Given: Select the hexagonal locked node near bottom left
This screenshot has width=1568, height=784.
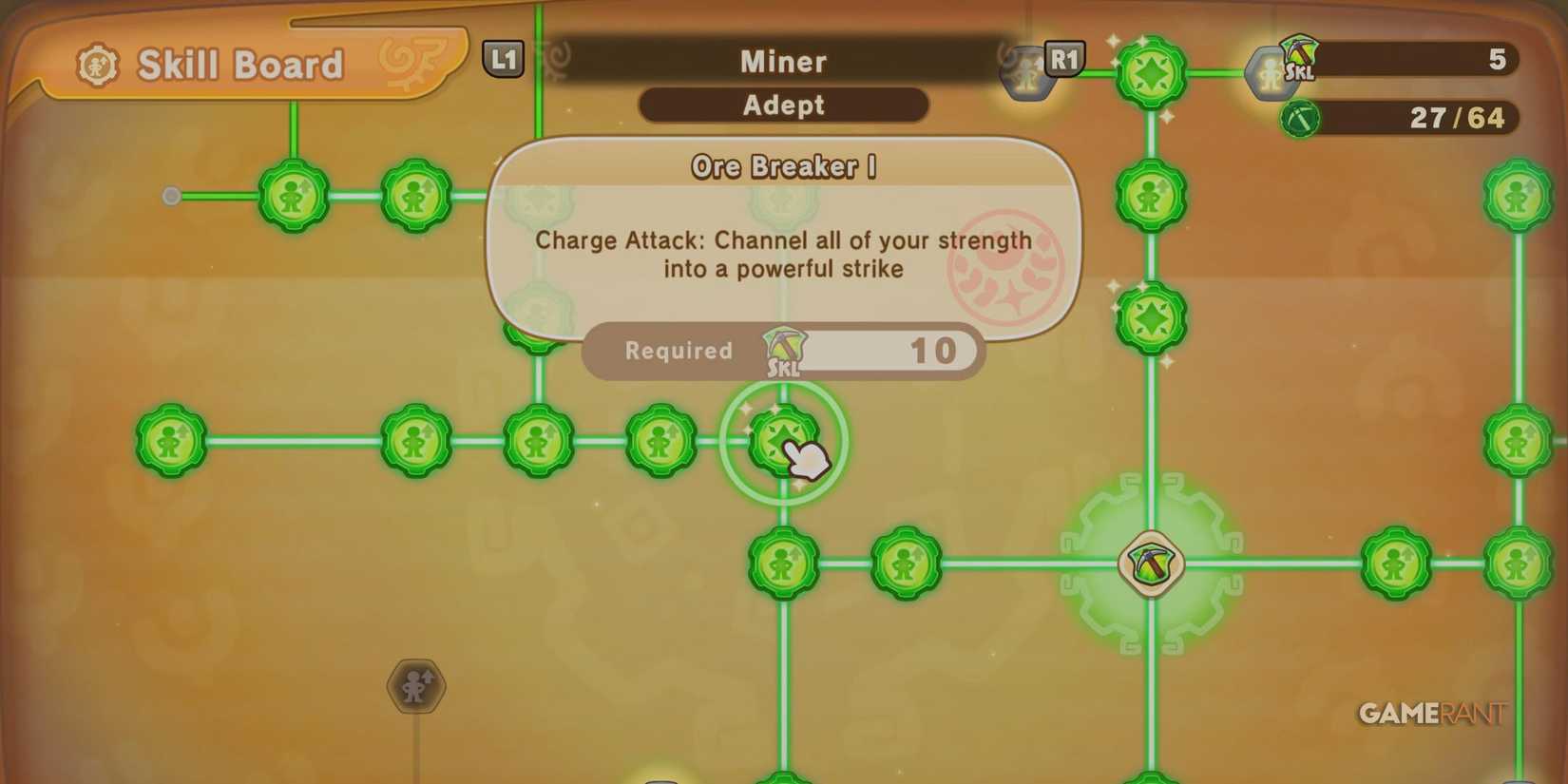Looking at the screenshot, I should pos(415,687).
